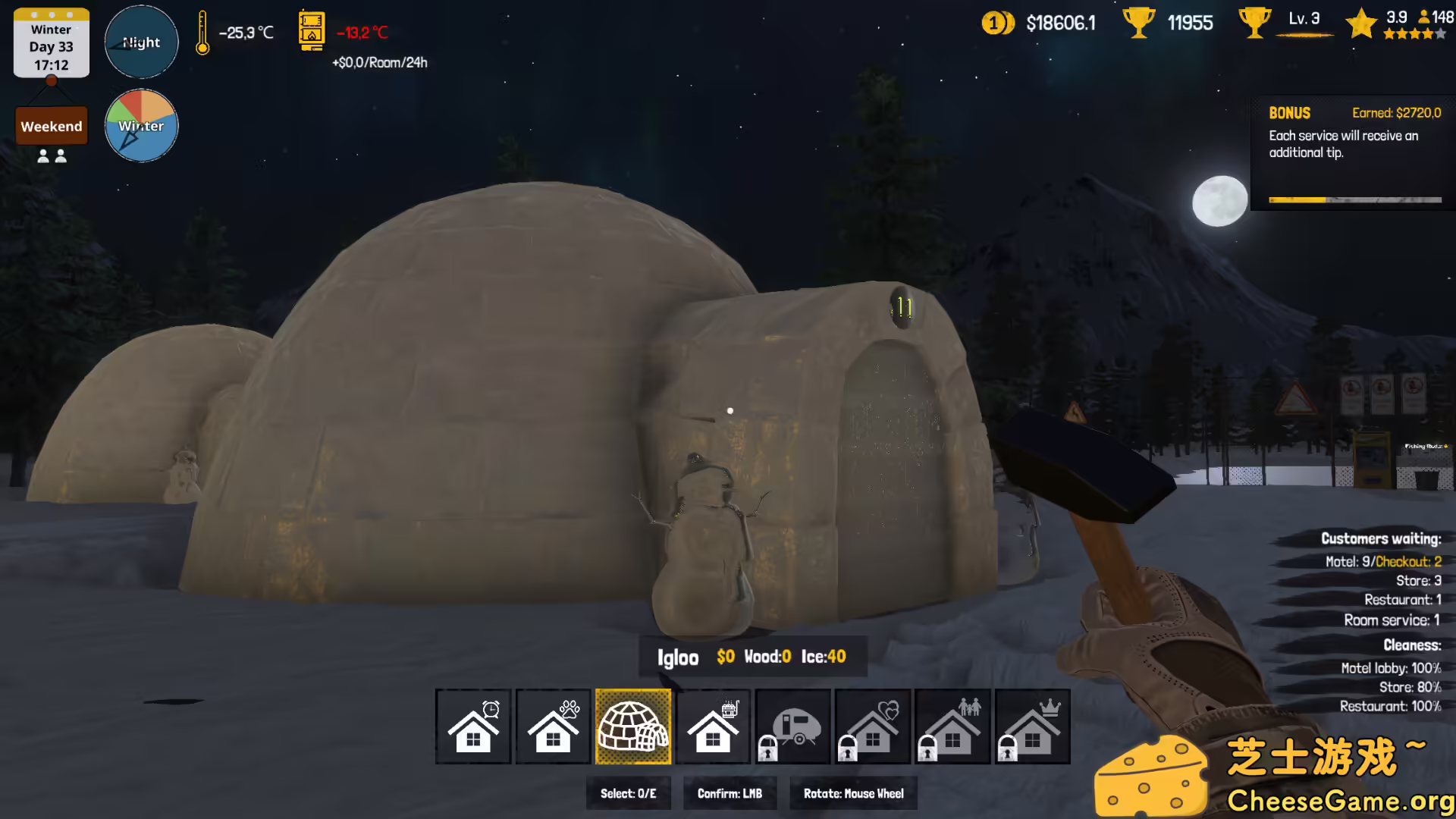The image size is (1456, 819).
Task: Click the Winter Day 33 calendar
Action: [x=51, y=42]
